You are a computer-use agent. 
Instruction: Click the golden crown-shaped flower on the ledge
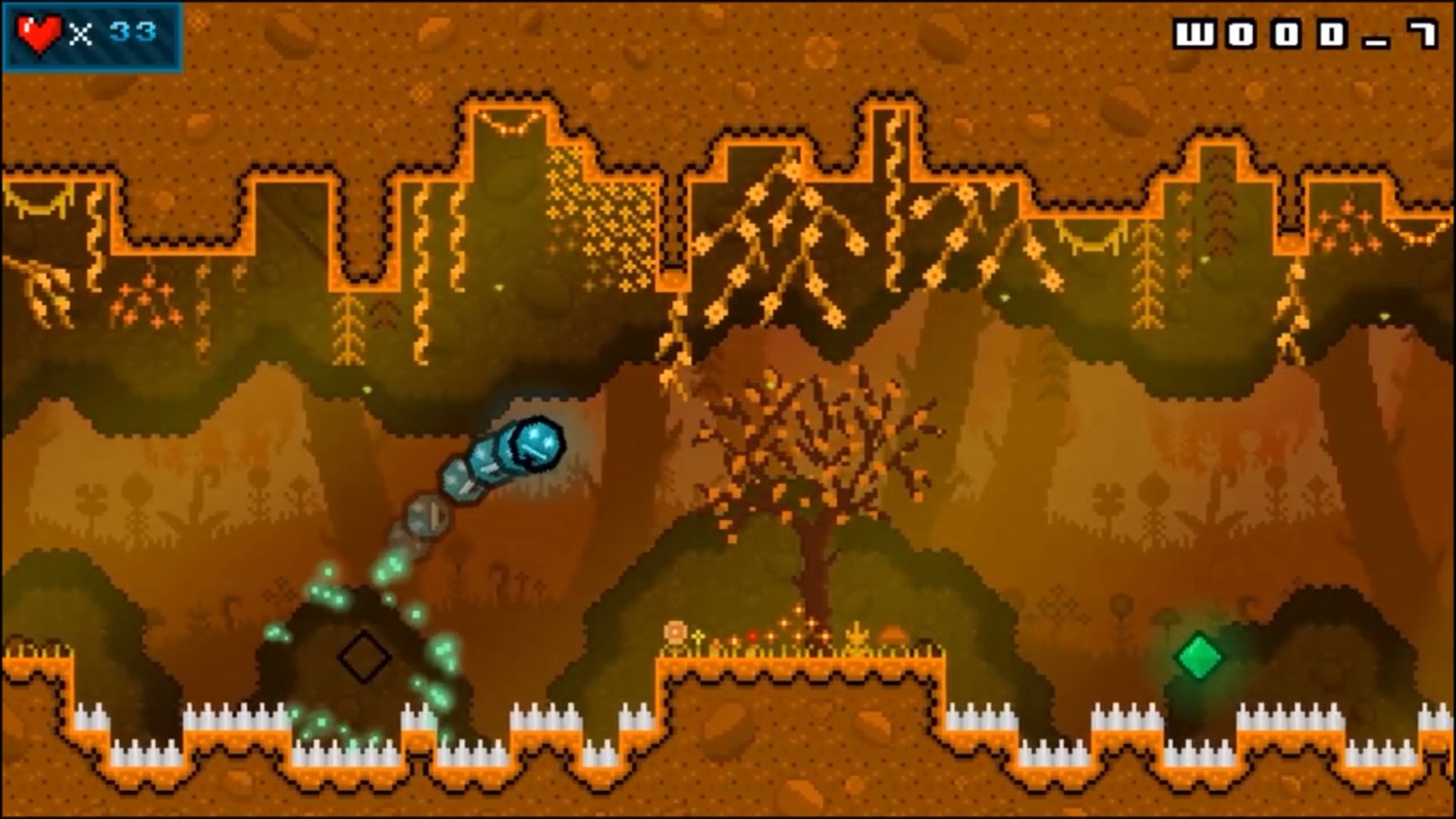855,637
